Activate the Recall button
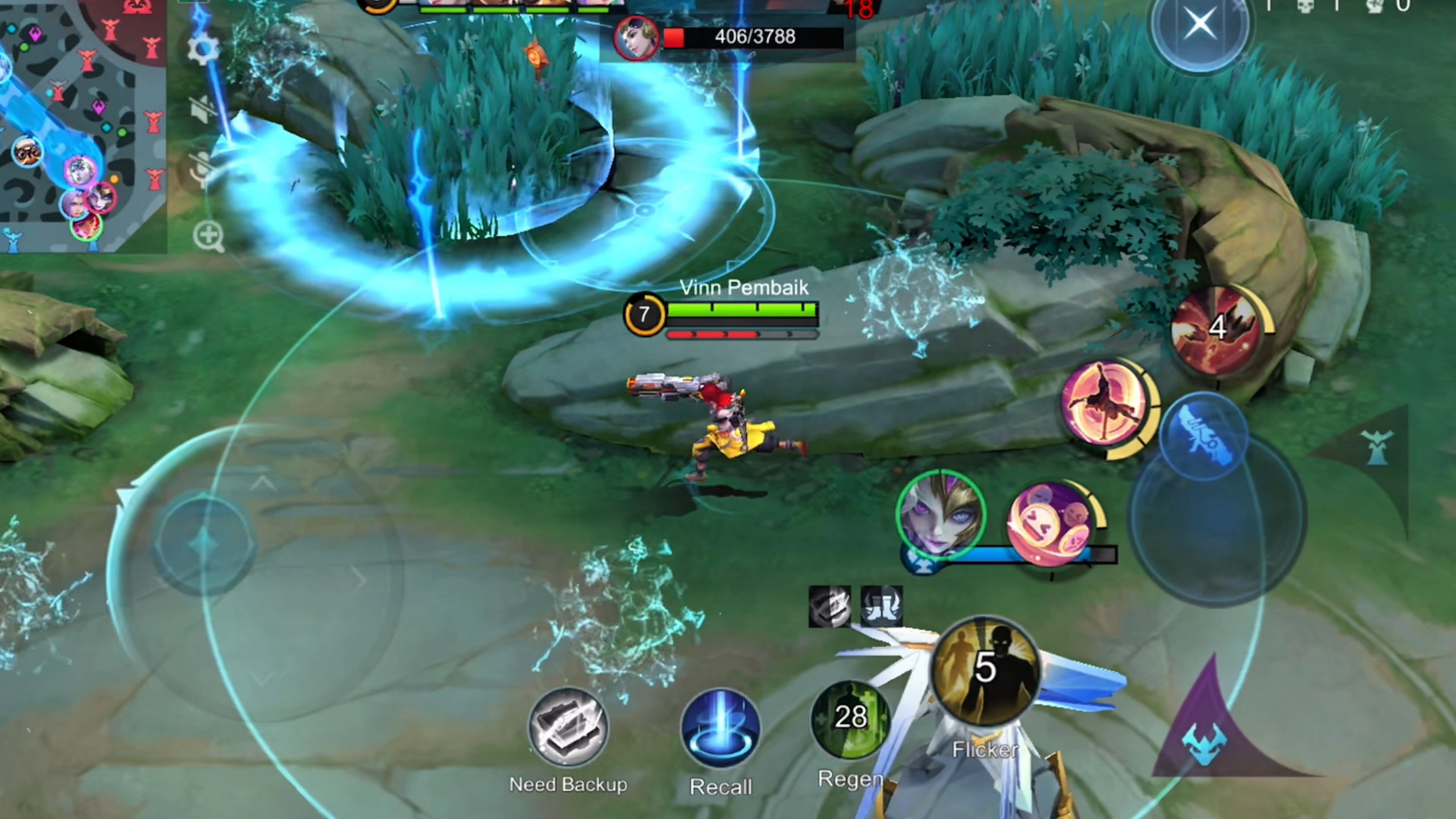Image resolution: width=1456 pixels, height=819 pixels. tap(720, 729)
